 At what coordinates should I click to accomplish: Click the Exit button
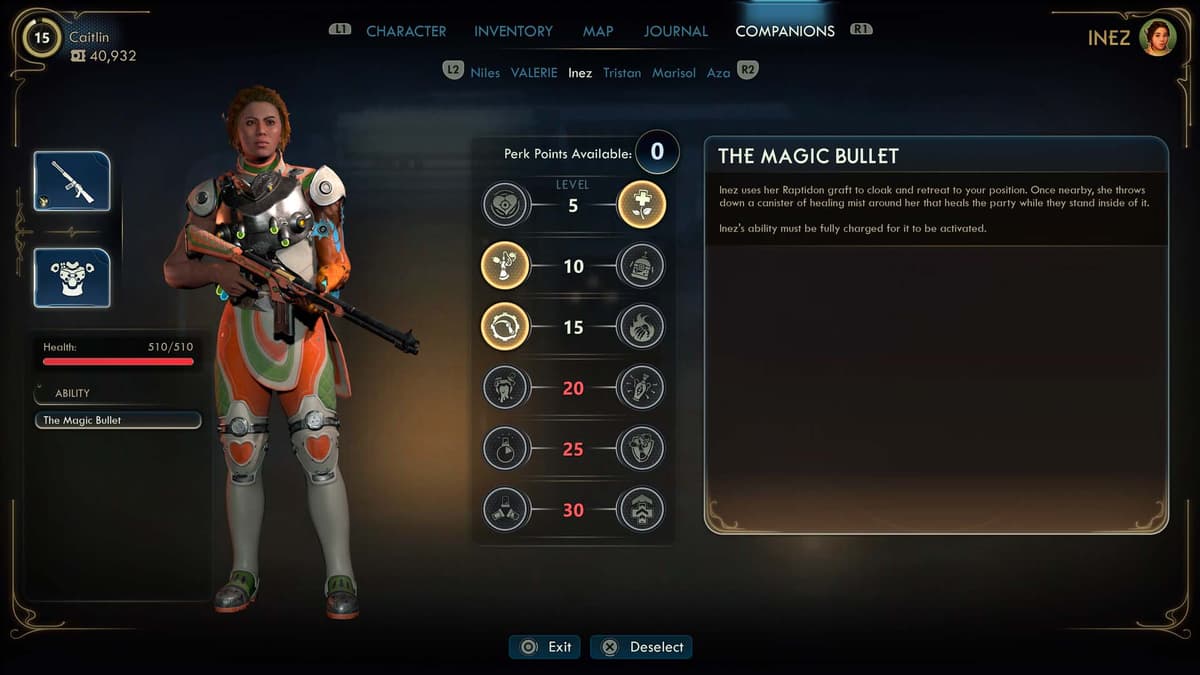(x=545, y=647)
